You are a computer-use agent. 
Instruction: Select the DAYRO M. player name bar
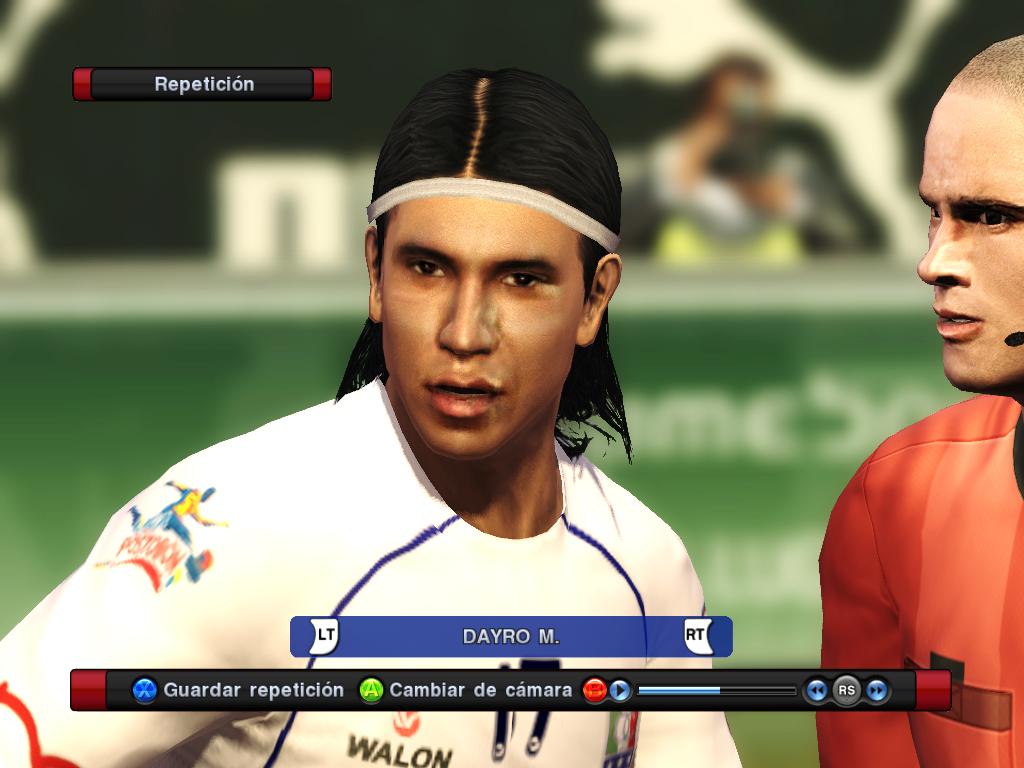point(511,637)
